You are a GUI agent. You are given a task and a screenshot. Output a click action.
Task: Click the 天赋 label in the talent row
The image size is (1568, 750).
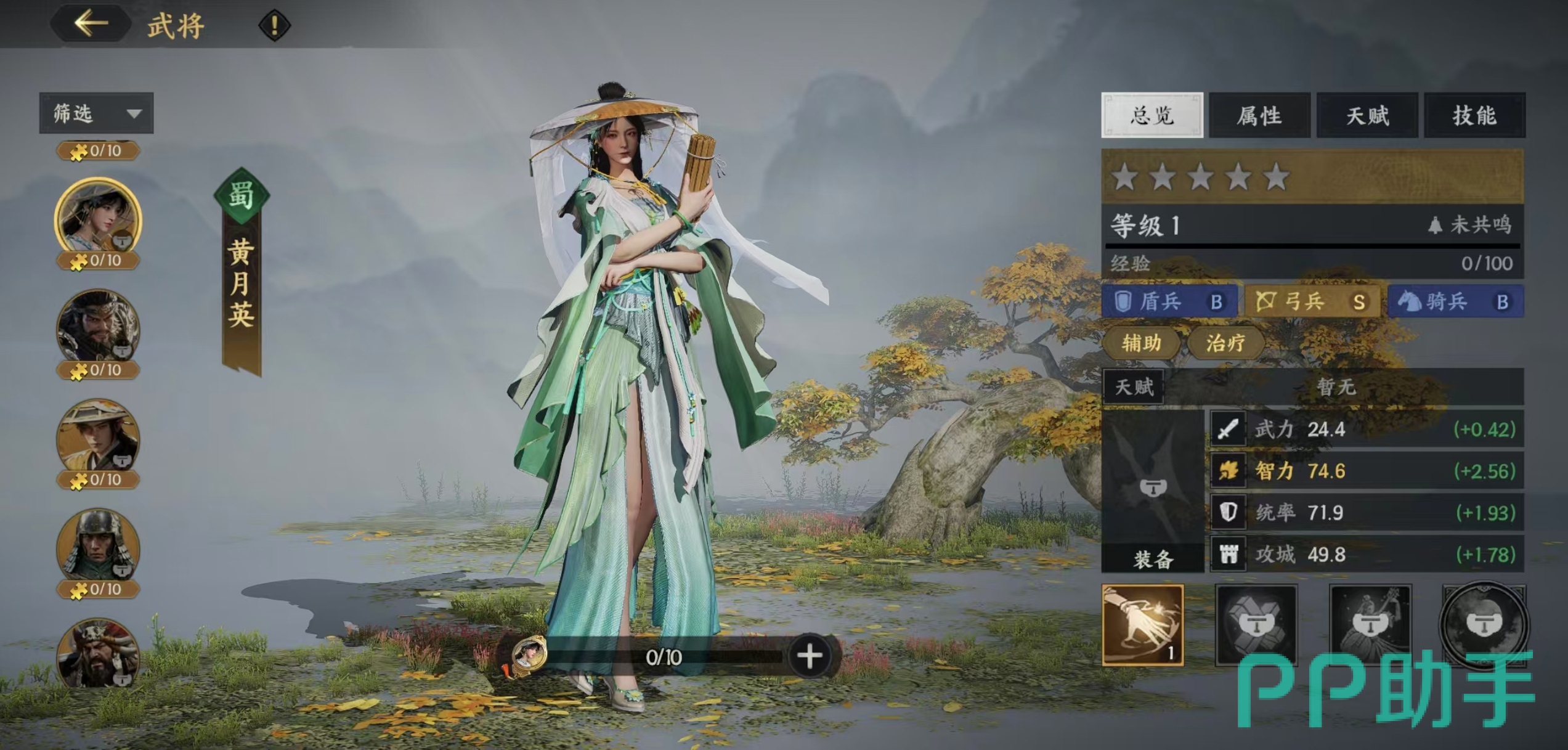pyautogui.click(x=1134, y=387)
